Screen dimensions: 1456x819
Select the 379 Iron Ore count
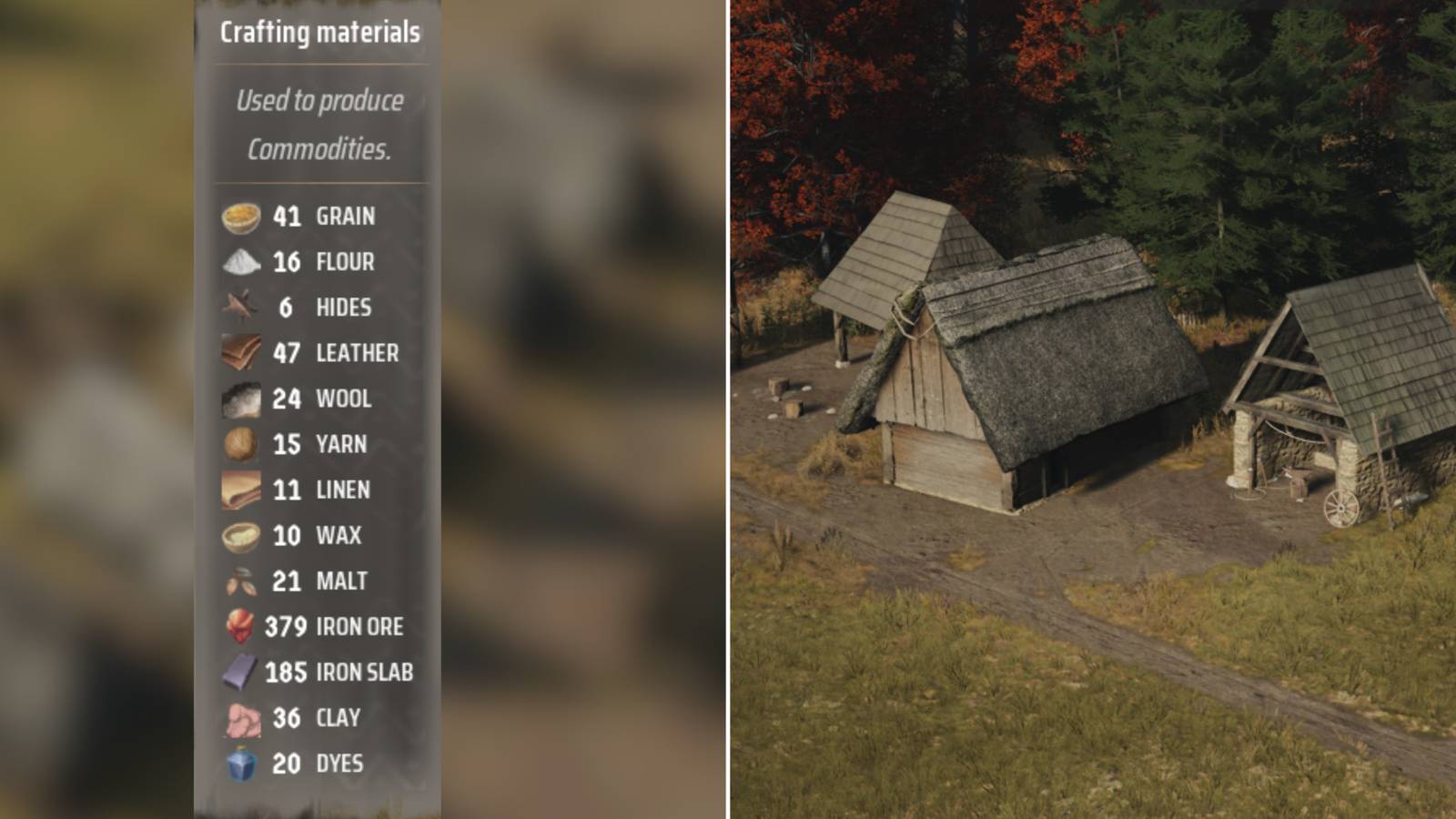tap(285, 626)
